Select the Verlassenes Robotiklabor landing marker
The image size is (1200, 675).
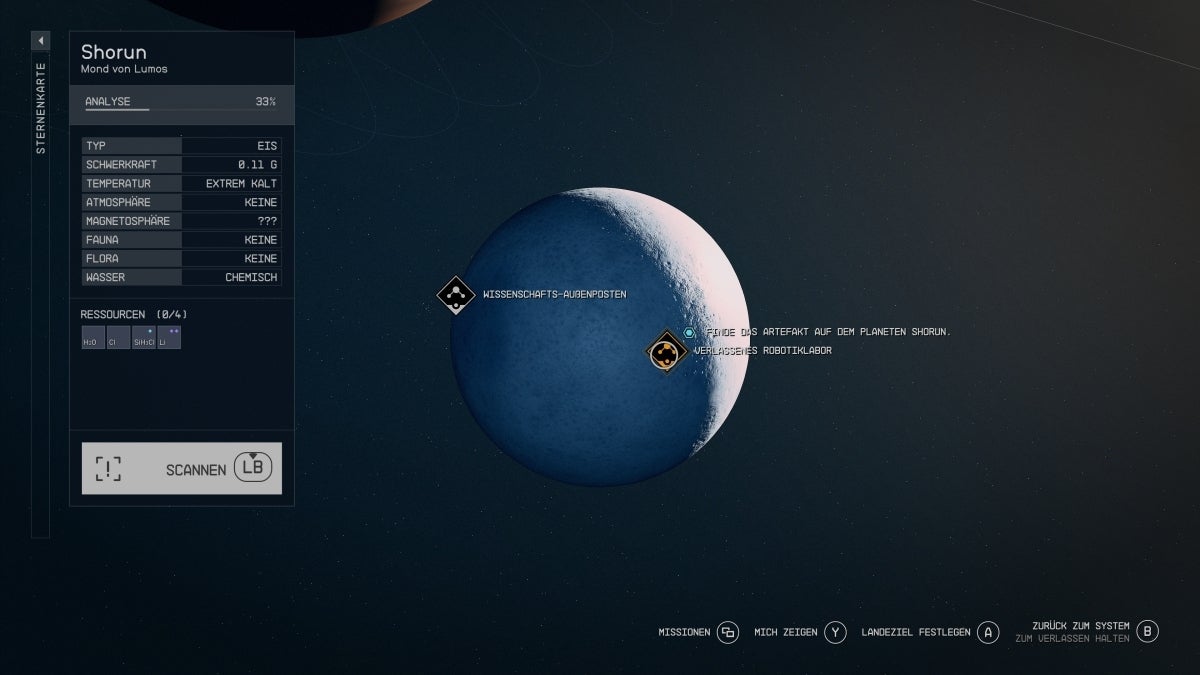point(666,351)
